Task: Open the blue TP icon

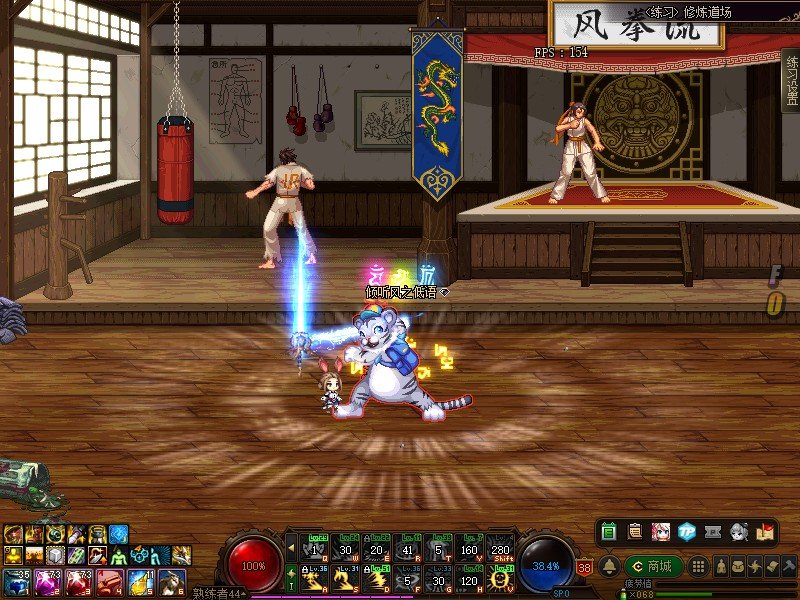Action: pos(686,532)
